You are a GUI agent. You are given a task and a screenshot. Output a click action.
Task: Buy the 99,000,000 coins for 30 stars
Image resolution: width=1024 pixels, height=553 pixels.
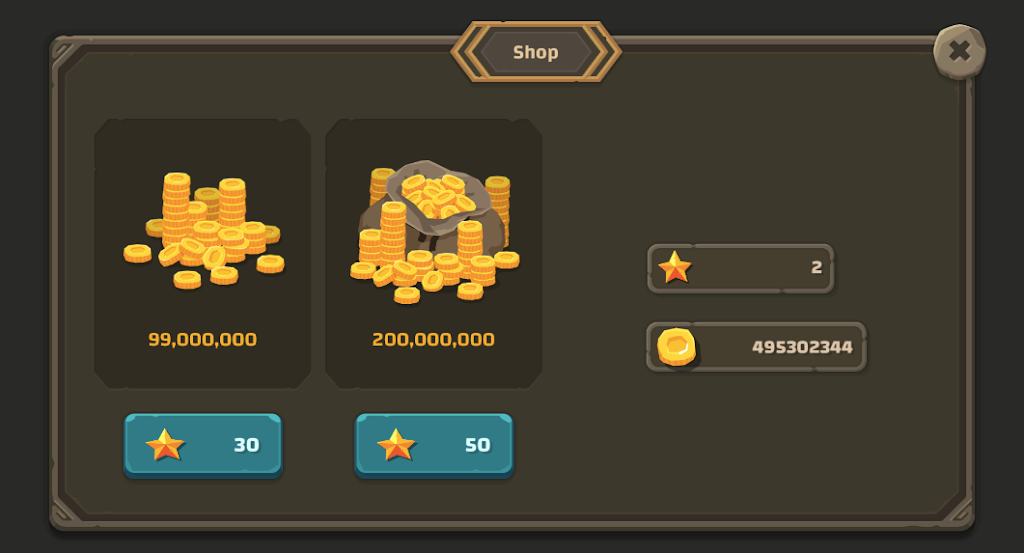[x=203, y=445]
